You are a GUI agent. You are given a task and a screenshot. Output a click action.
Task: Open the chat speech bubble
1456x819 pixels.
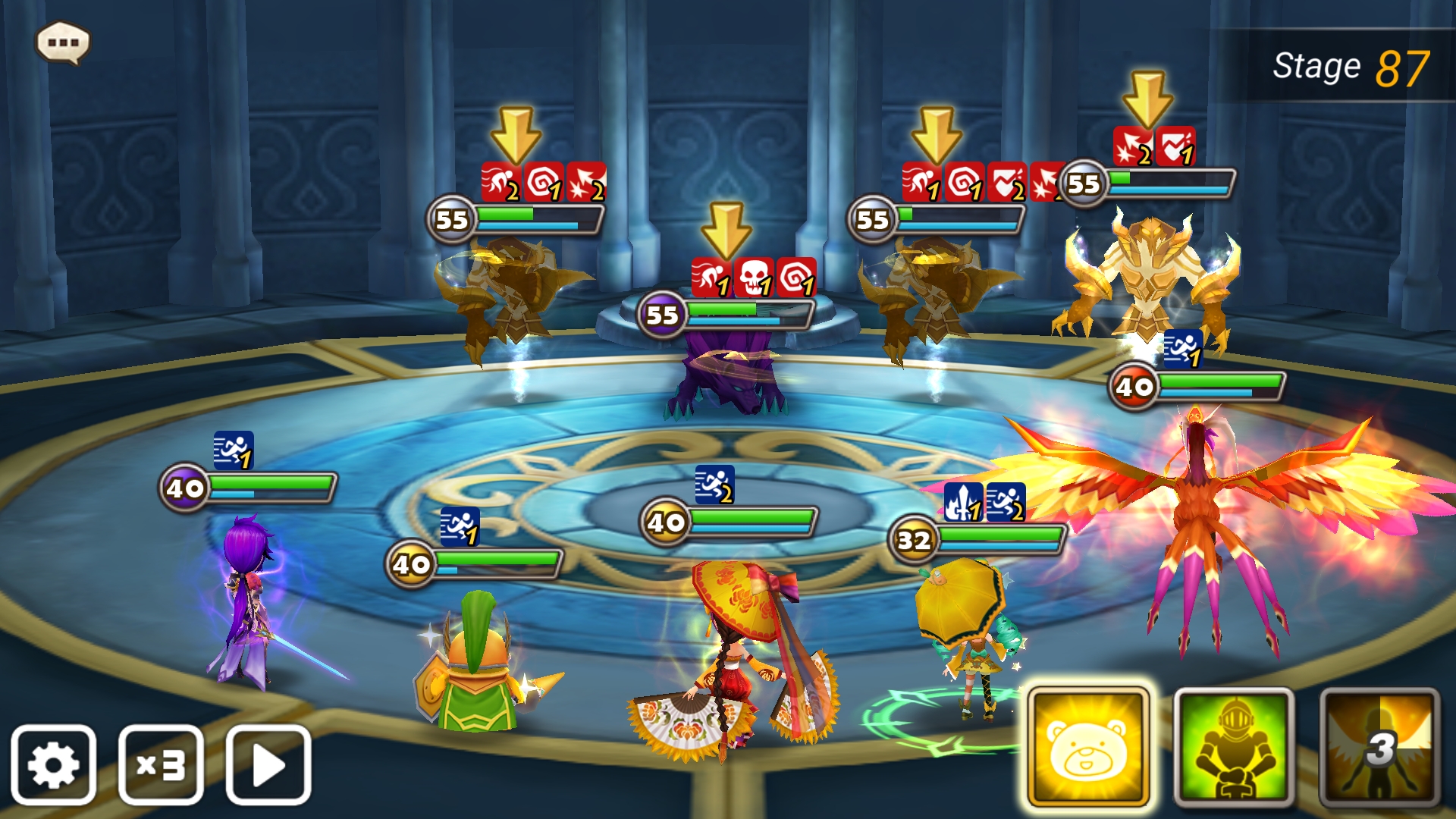point(63,42)
